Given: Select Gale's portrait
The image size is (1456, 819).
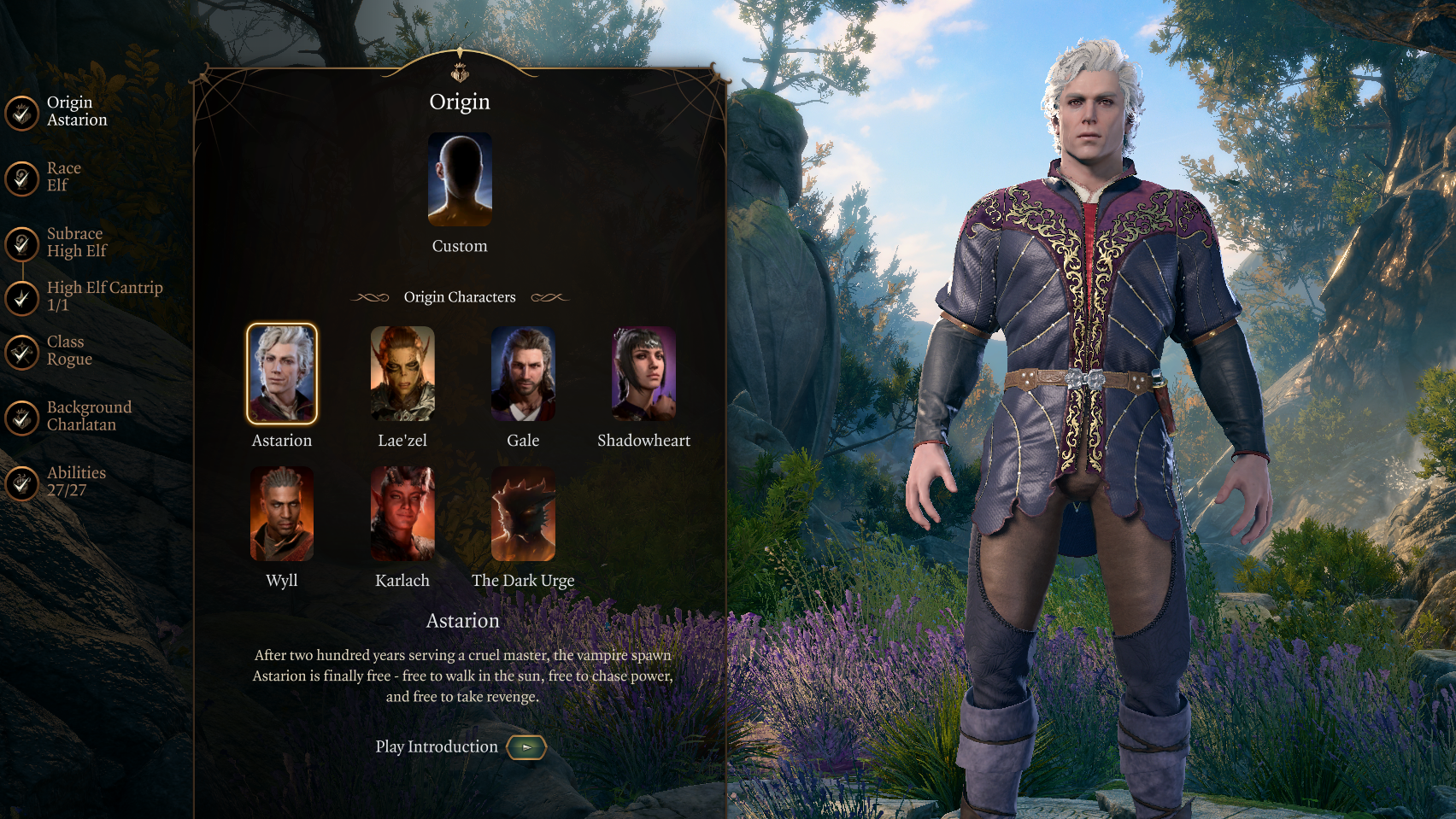Looking at the screenshot, I should (x=523, y=374).
